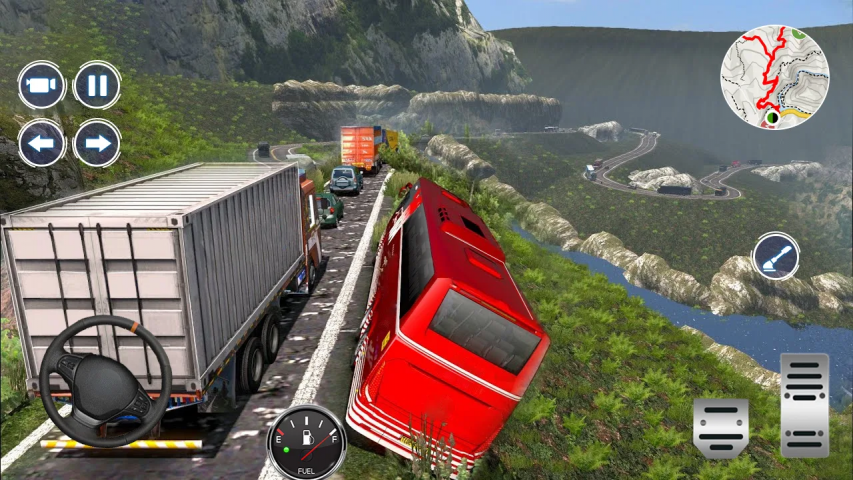Activate the windshield wiper button

[x=775, y=257]
